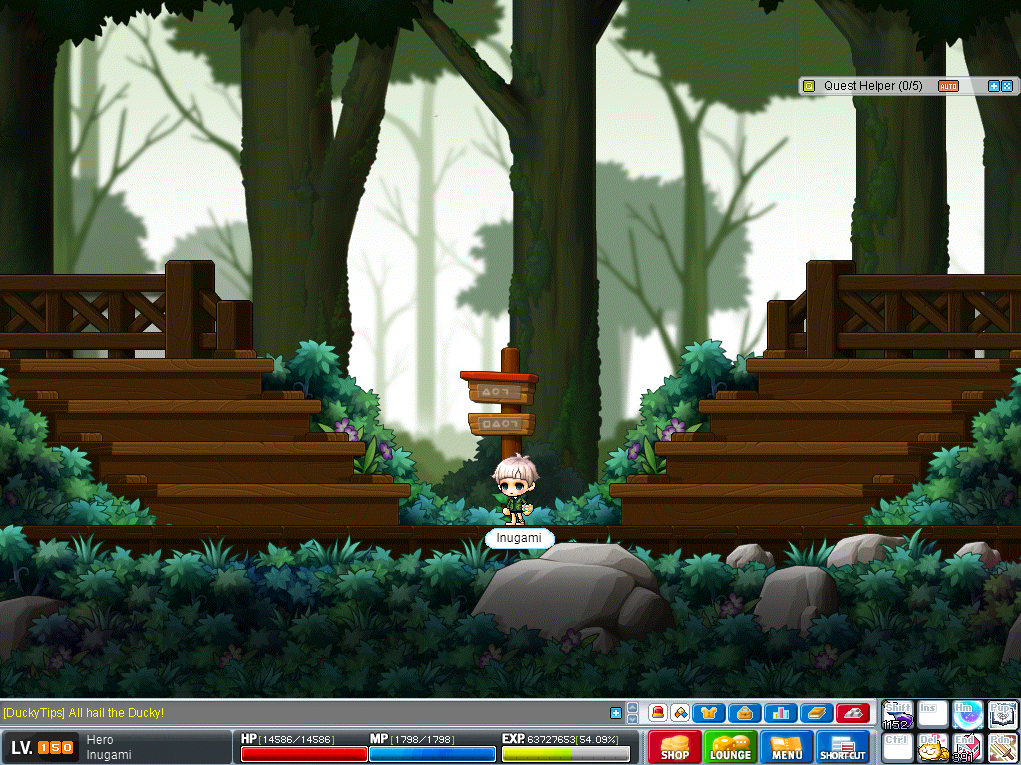This screenshot has height=765, width=1021.
Task: Open the Shortcut settings
Action: (x=843, y=747)
